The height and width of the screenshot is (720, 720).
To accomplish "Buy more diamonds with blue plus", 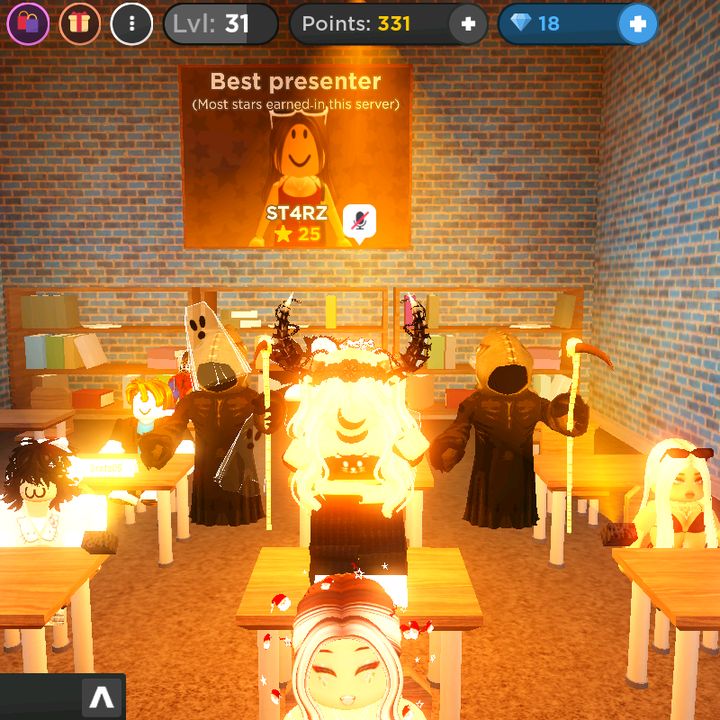I will click(637, 23).
